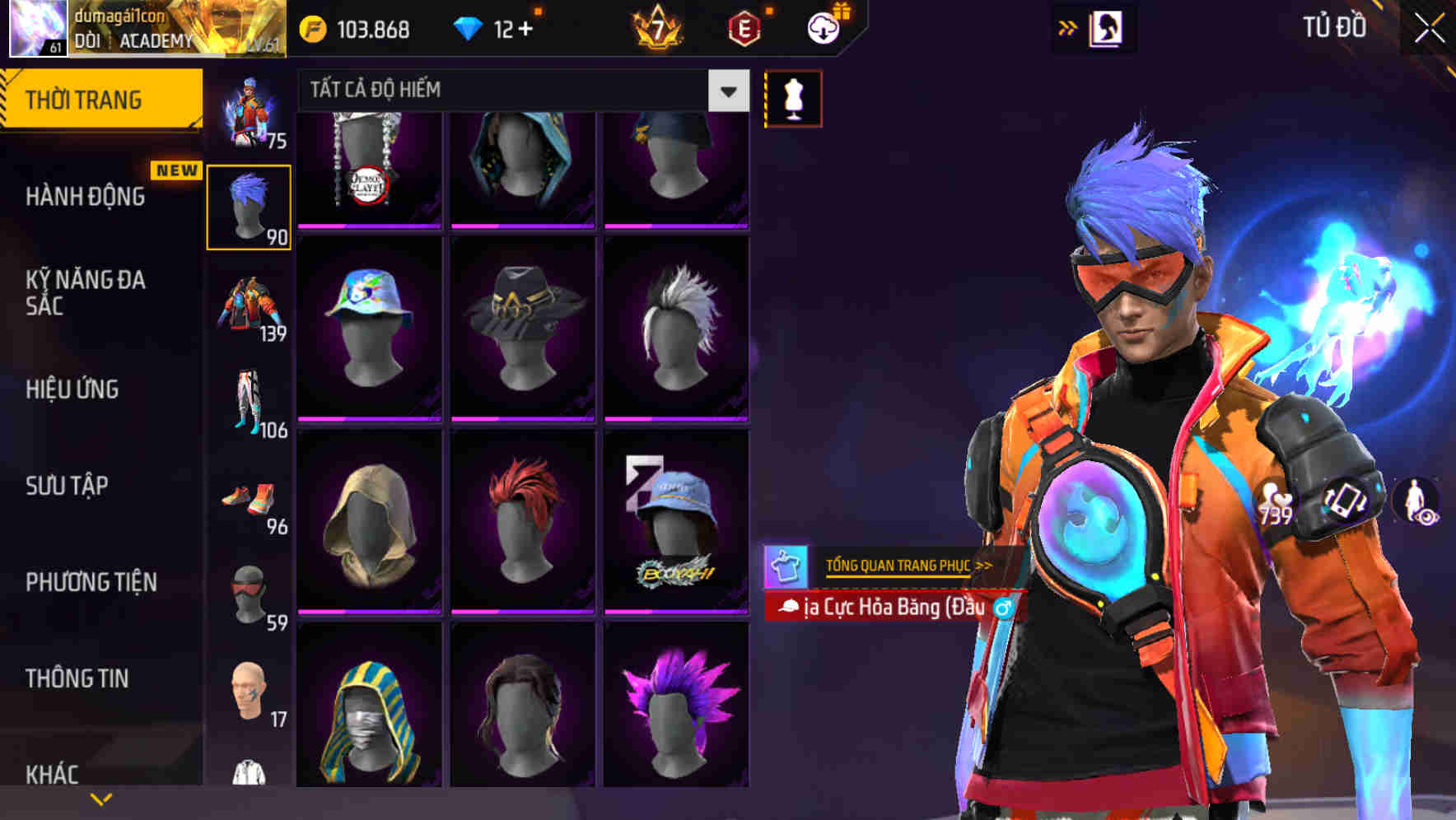
Task: Open the diamond top-up icon
Action: pos(470,27)
